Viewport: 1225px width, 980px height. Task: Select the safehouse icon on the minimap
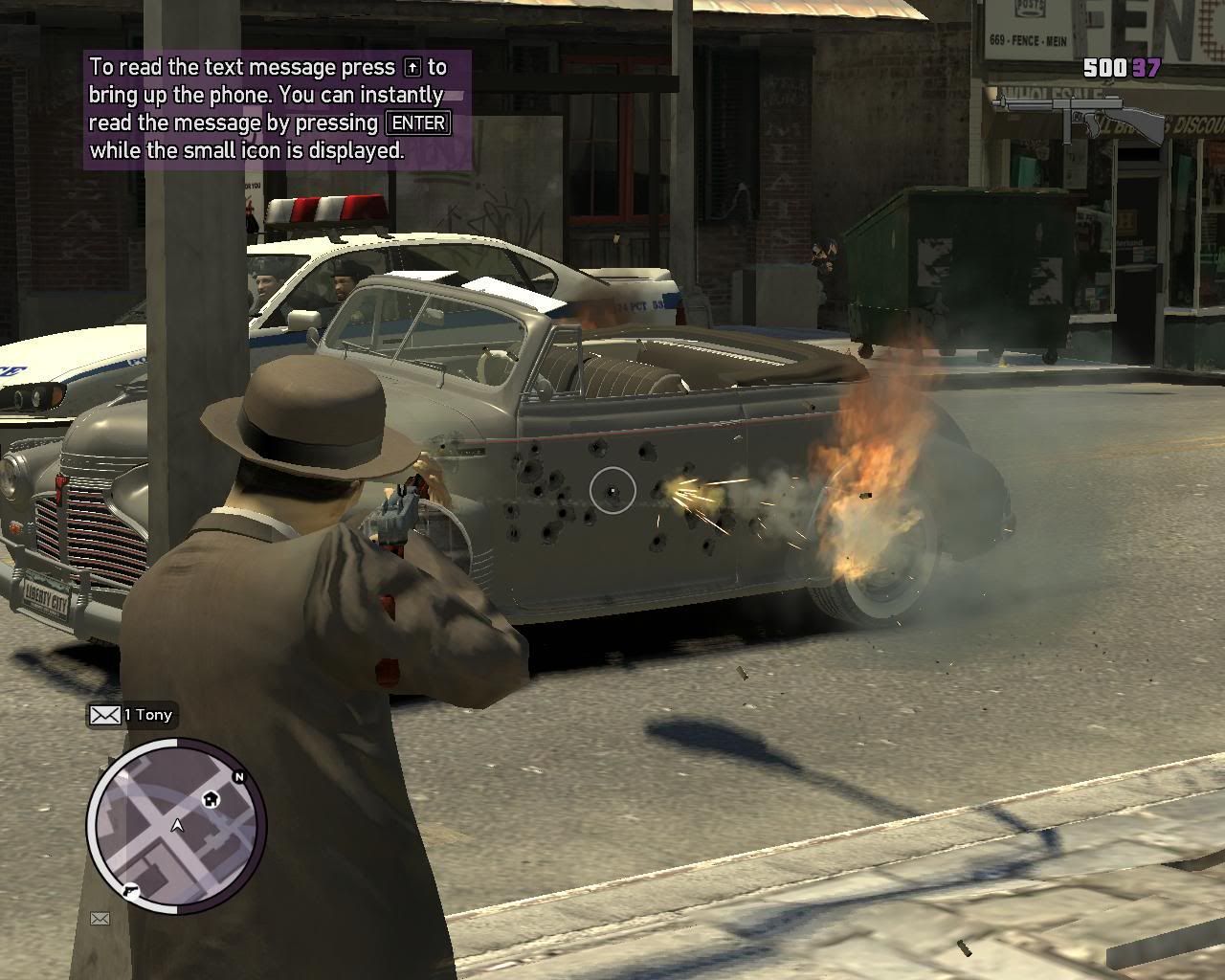click(211, 798)
